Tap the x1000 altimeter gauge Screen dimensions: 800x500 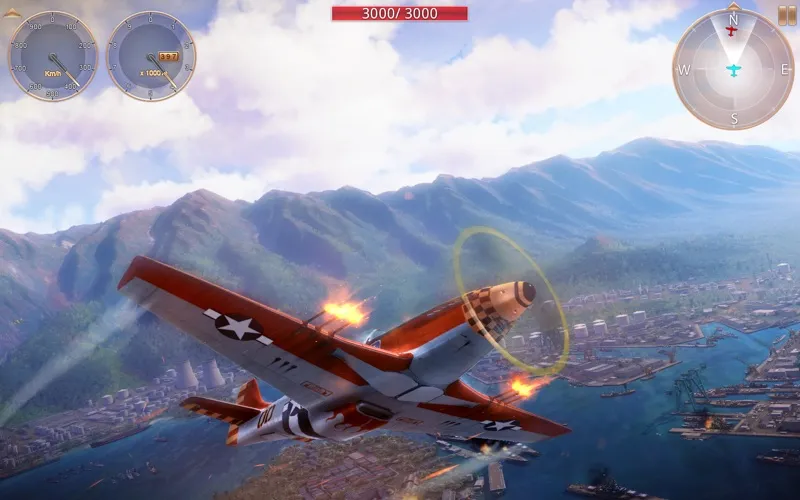click(x=151, y=56)
